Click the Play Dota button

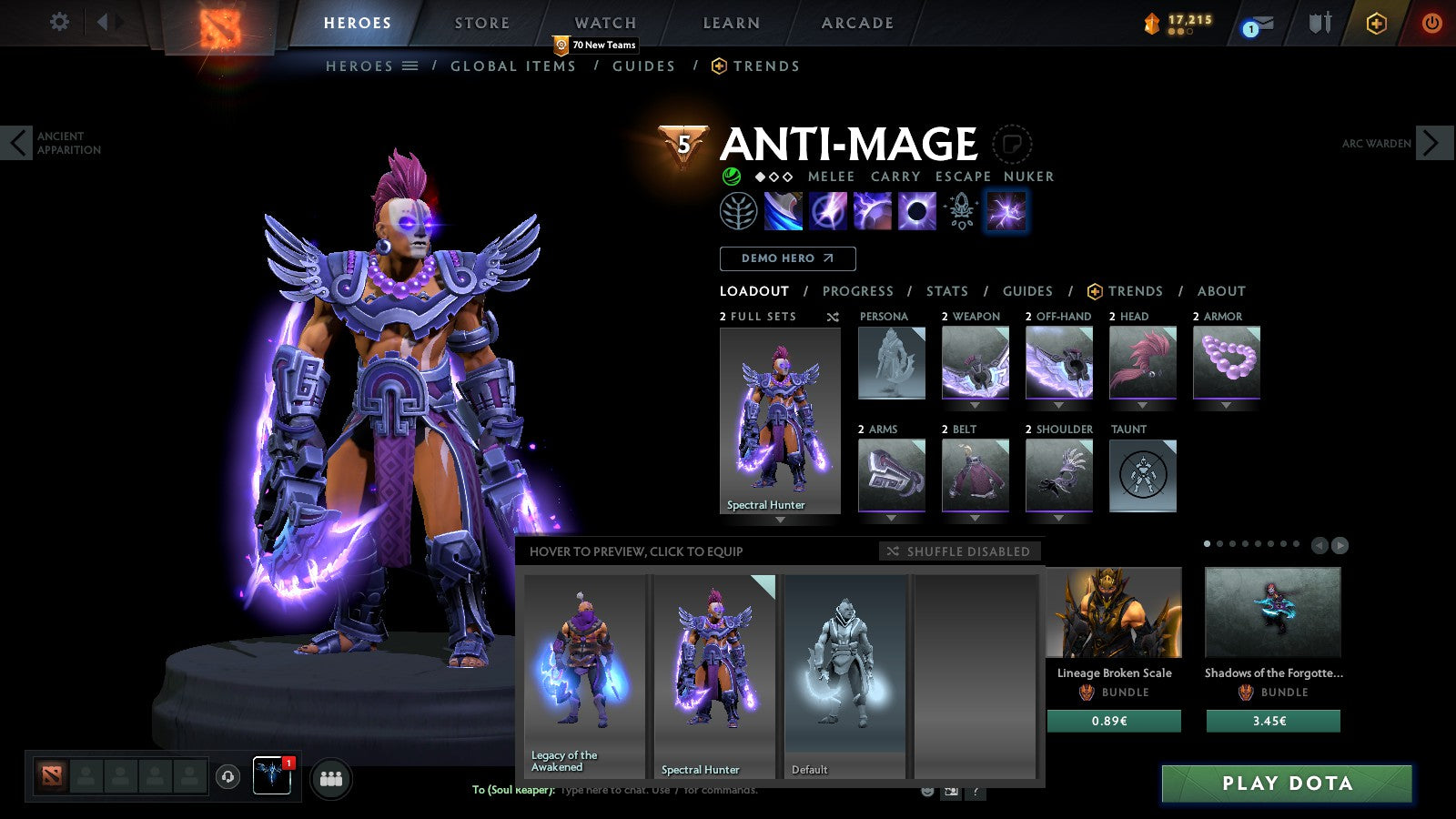click(x=1286, y=784)
